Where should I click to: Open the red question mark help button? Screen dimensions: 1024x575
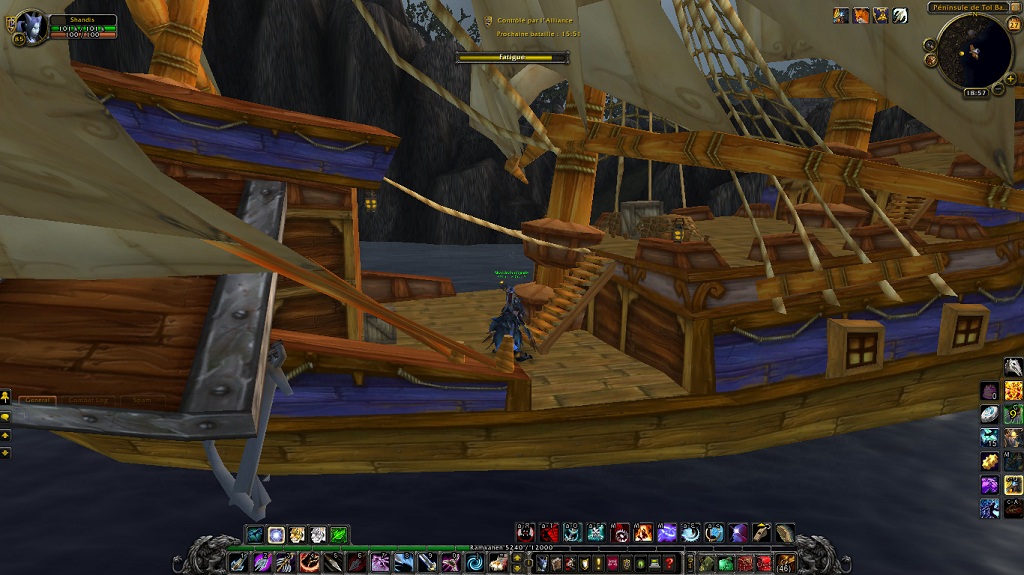tap(669, 563)
